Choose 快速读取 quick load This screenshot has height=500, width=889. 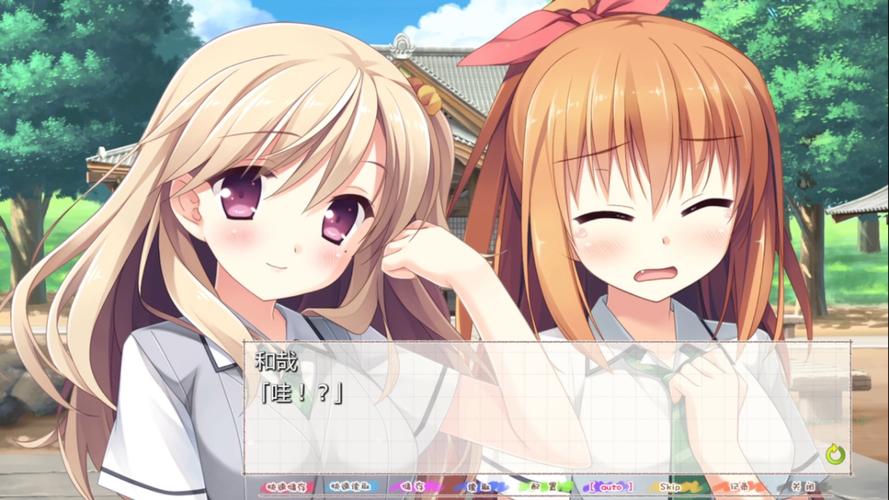[x=349, y=487]
